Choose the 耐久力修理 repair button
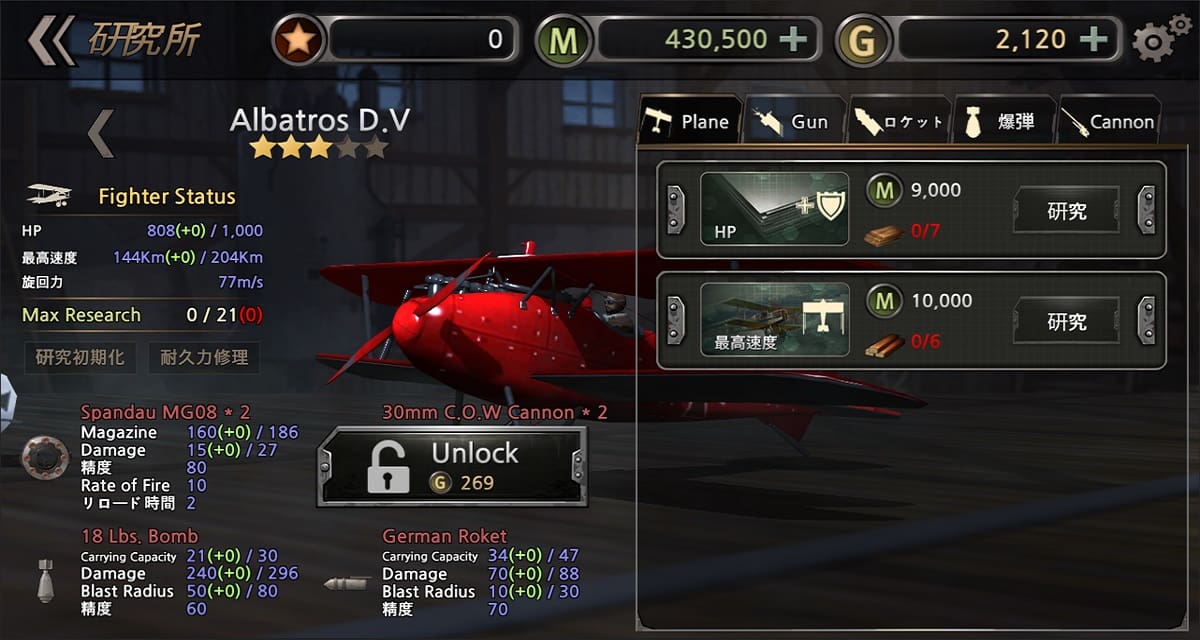Screen dimensions: 1200x640 (204, 357)
